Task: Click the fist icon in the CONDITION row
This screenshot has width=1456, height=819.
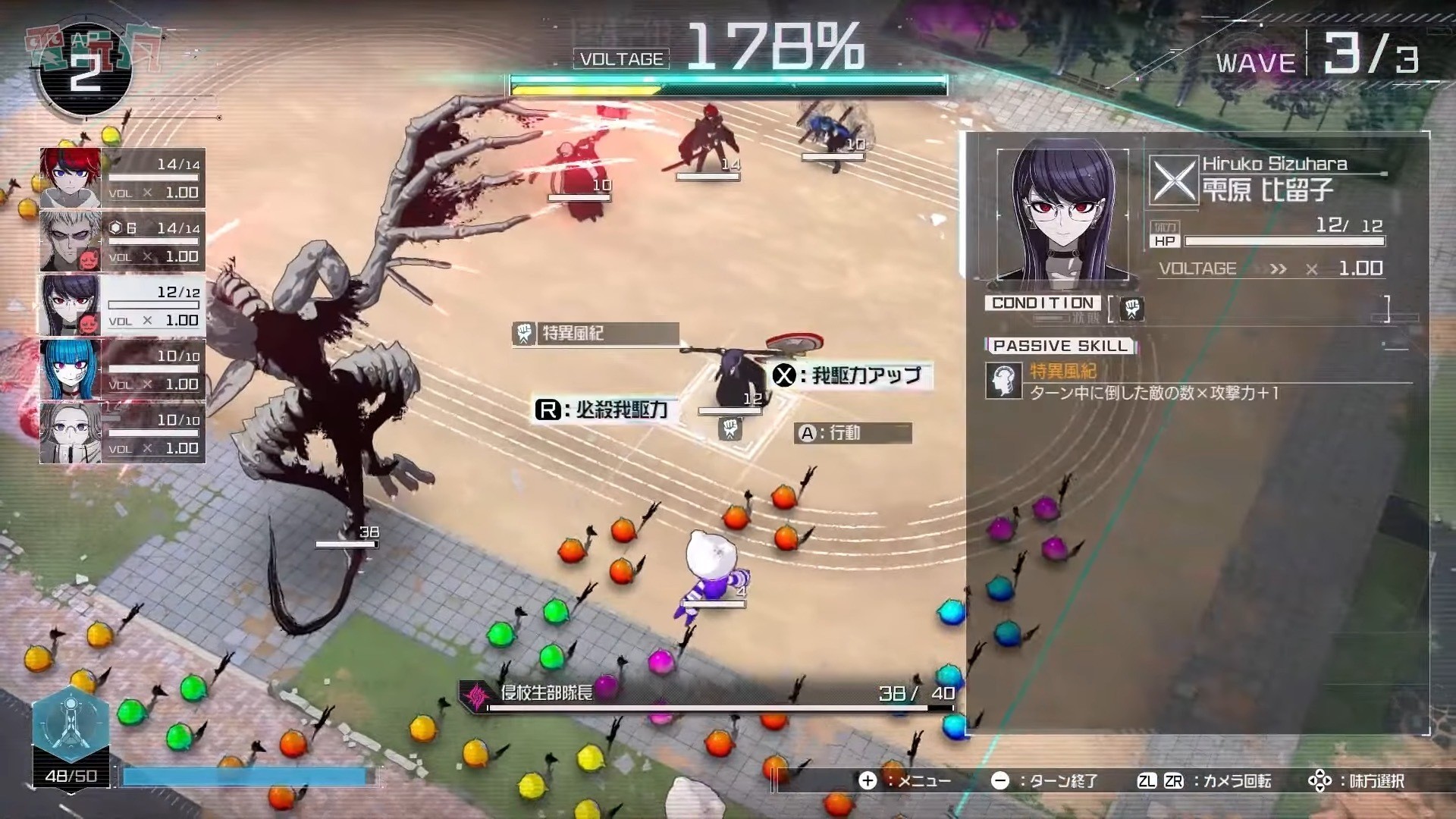Action: 1131,308
